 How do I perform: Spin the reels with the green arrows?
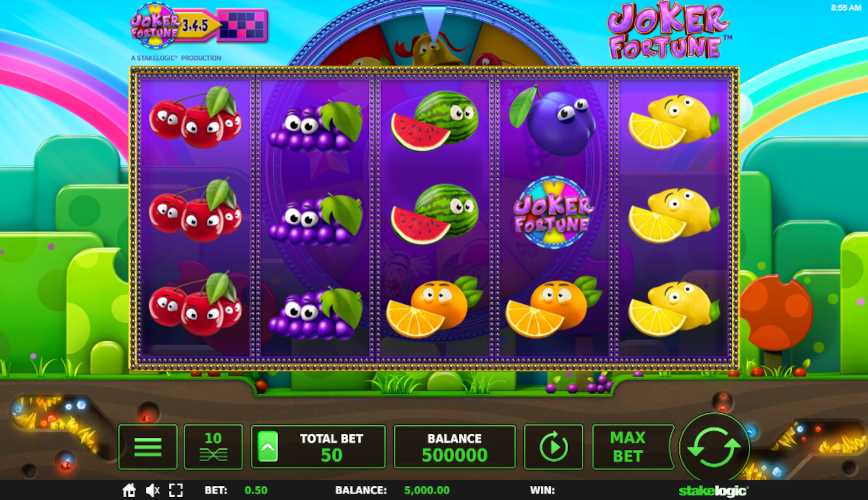tap(714, 447)
